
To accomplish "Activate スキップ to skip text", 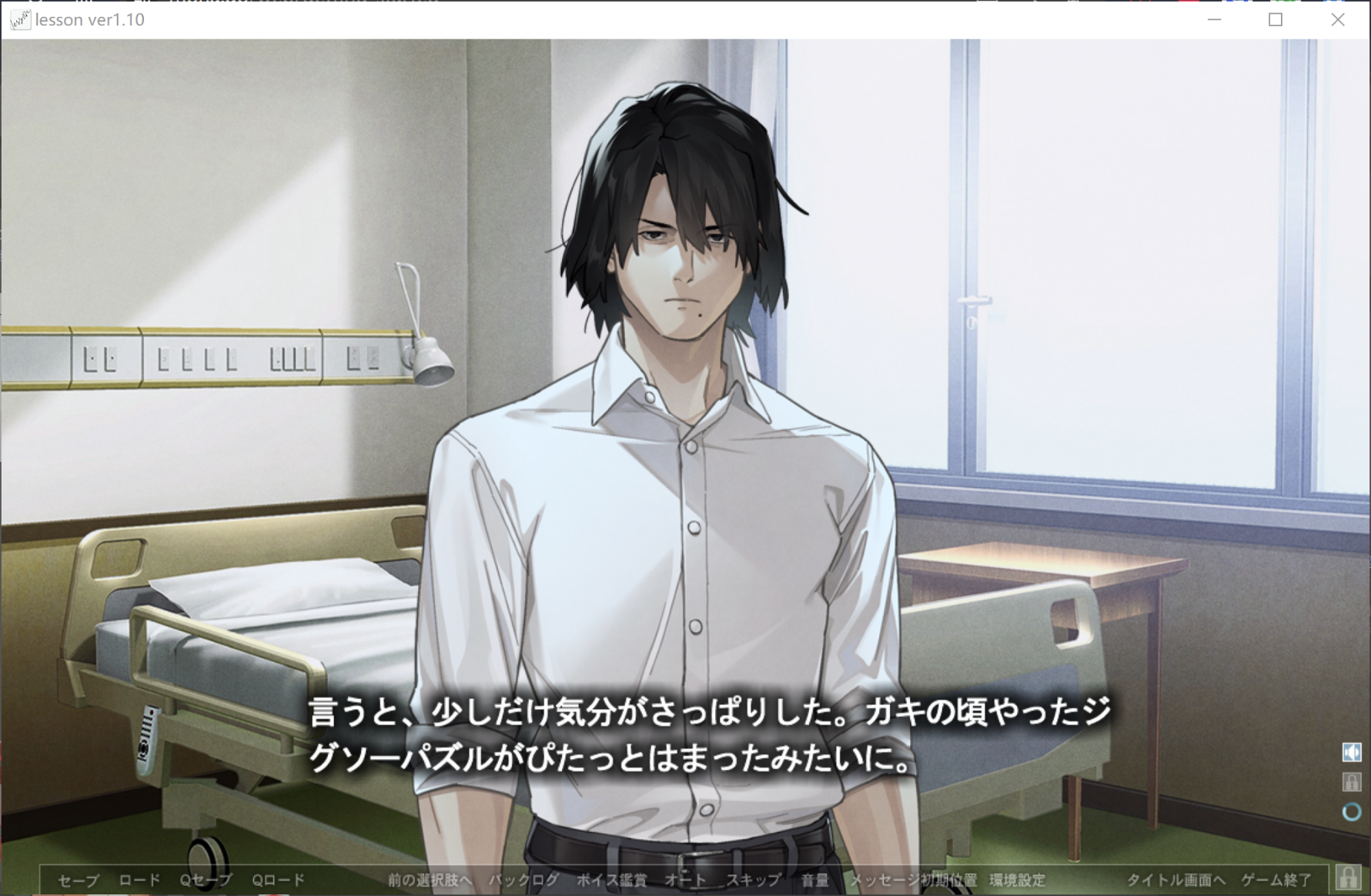I will [753, 880].
